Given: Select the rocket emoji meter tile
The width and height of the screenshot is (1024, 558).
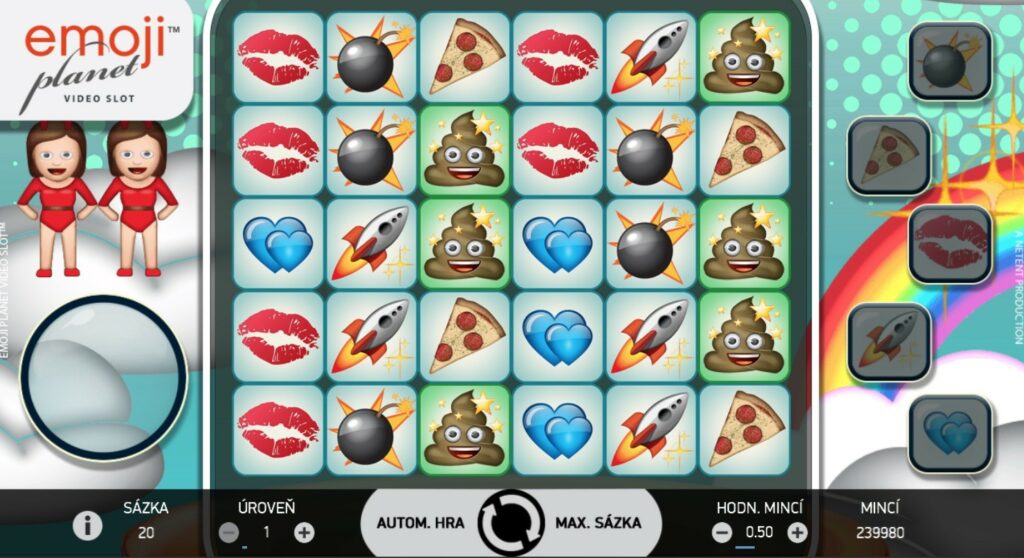Looking at the screenshot, I should 889,341.
